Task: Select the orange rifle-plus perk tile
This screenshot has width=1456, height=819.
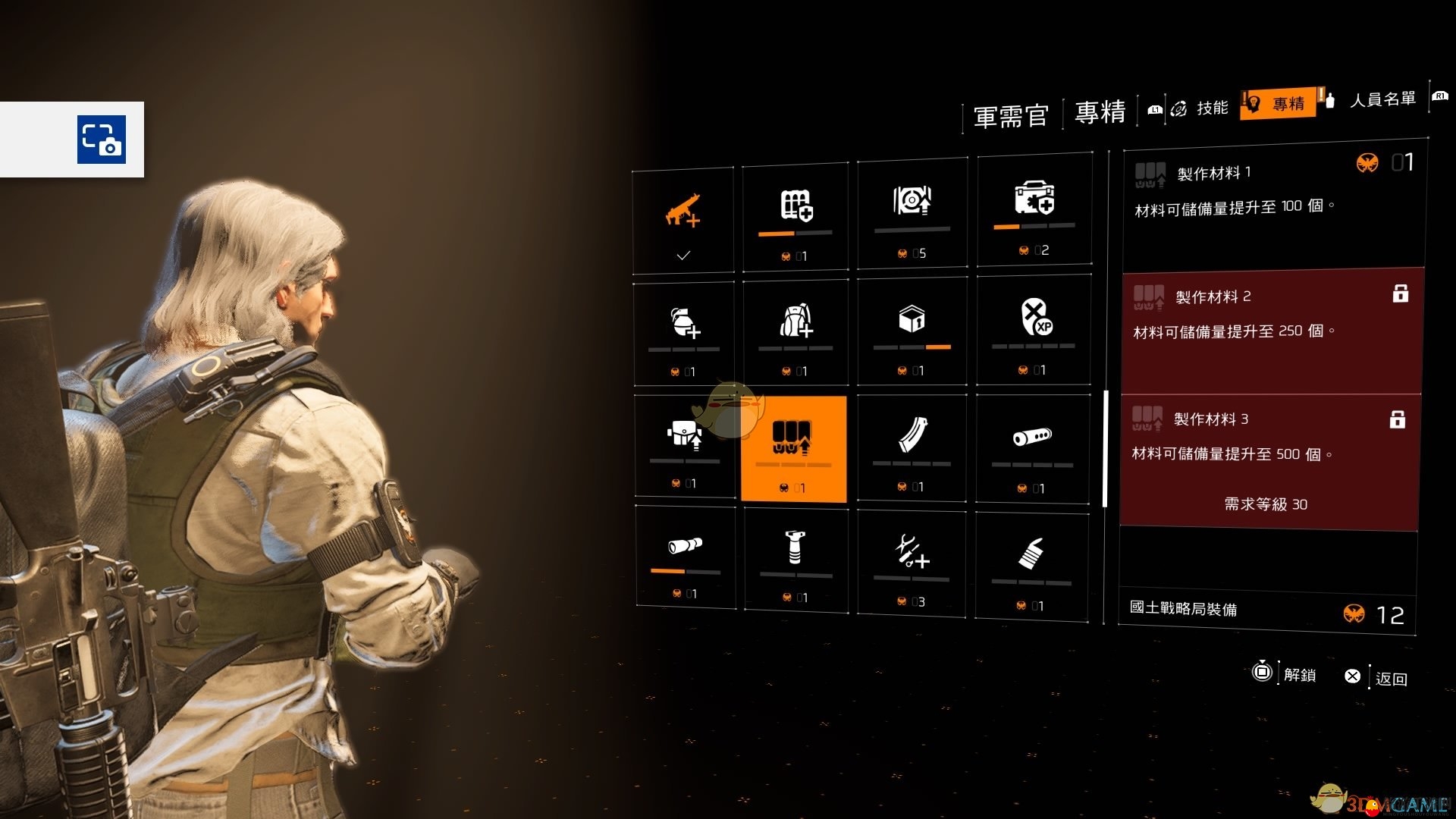Action: point(683,219)
